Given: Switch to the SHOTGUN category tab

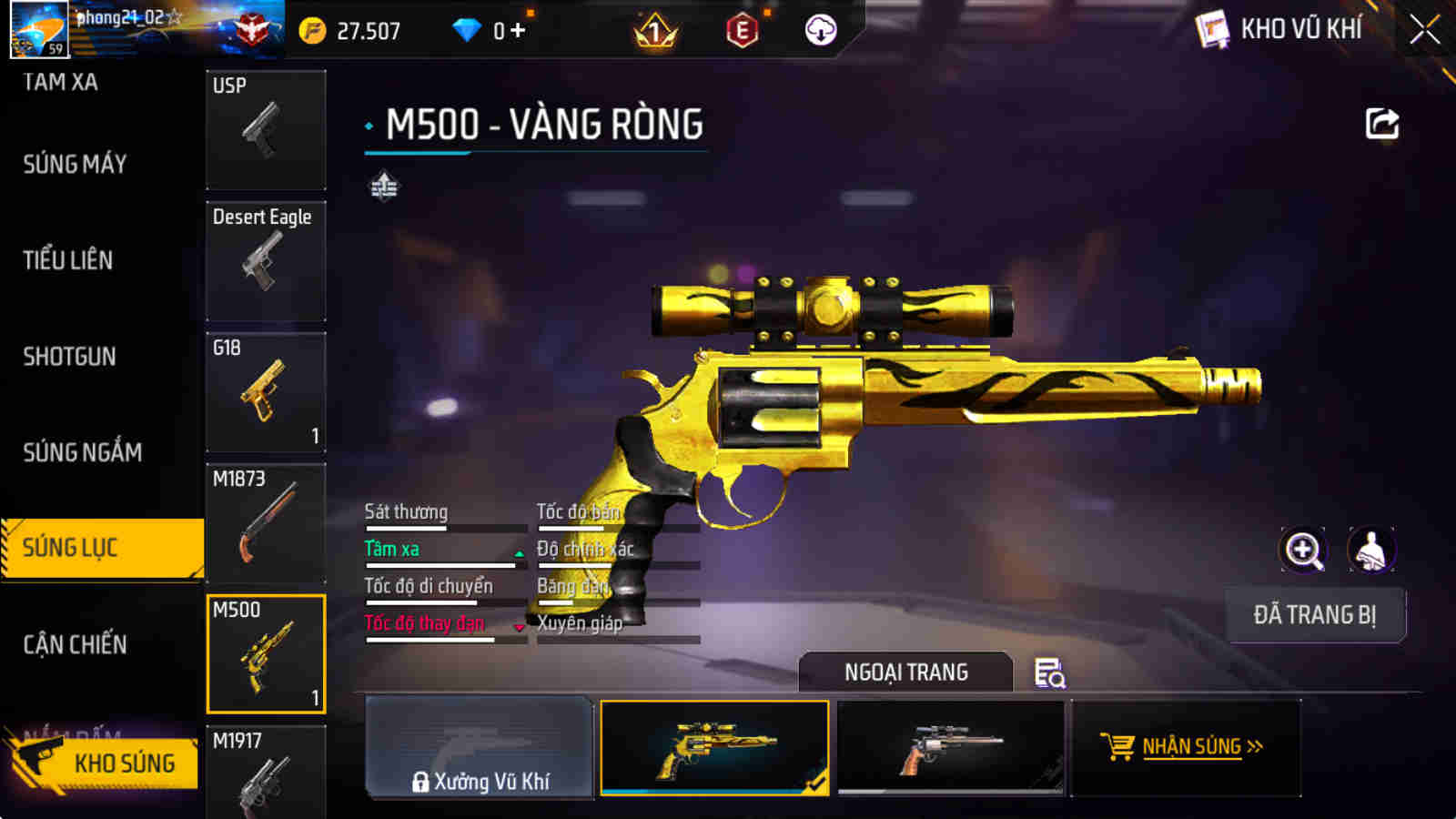Looking at the screenshot, I should point(68,356).
